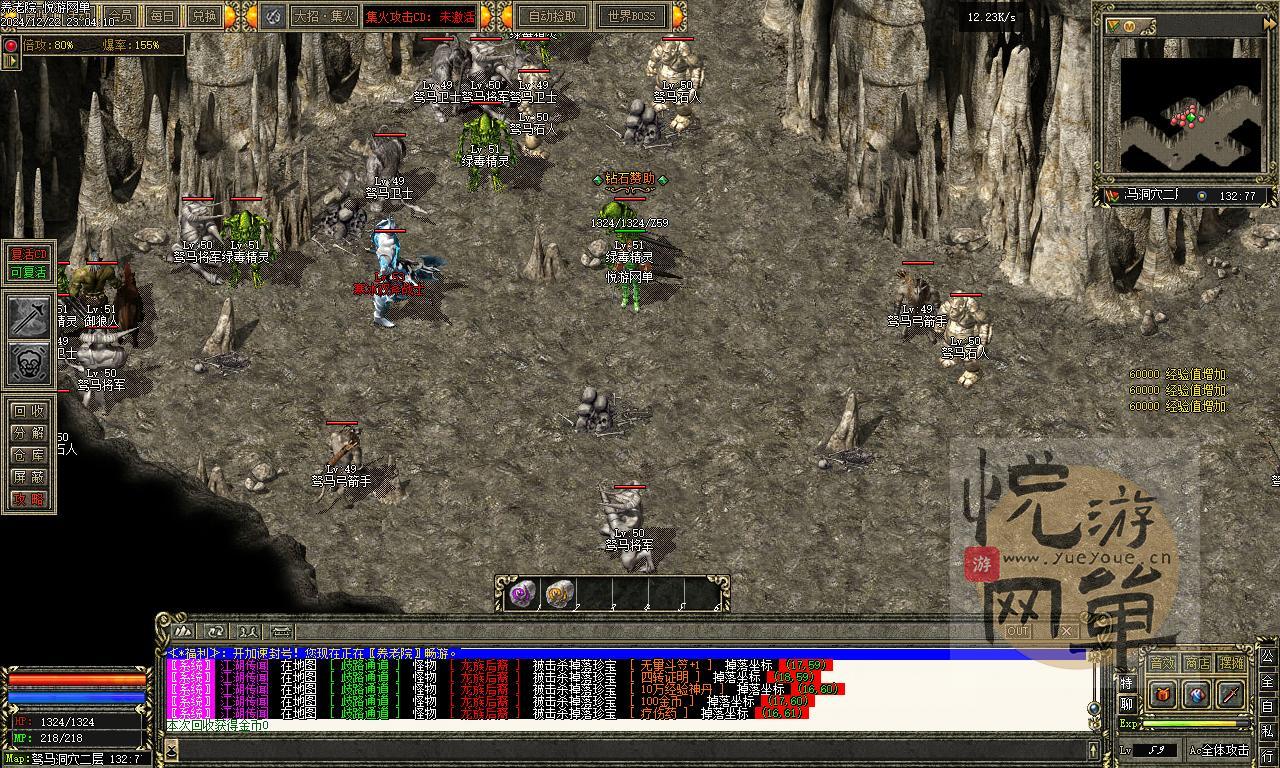1280x768 pixels.
Task: Open the 分解 dismantle function
Action: tap(29, 433)
